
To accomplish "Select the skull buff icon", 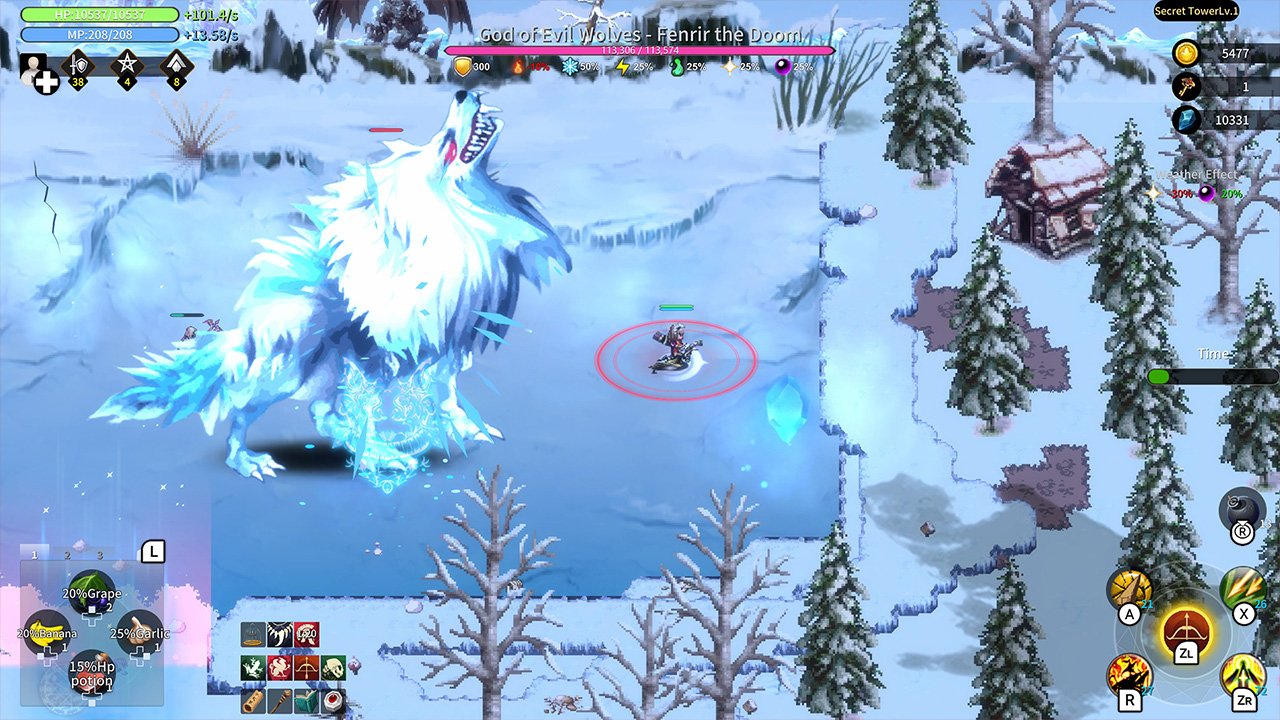I will pyautogui.click(x=333, y=667).
